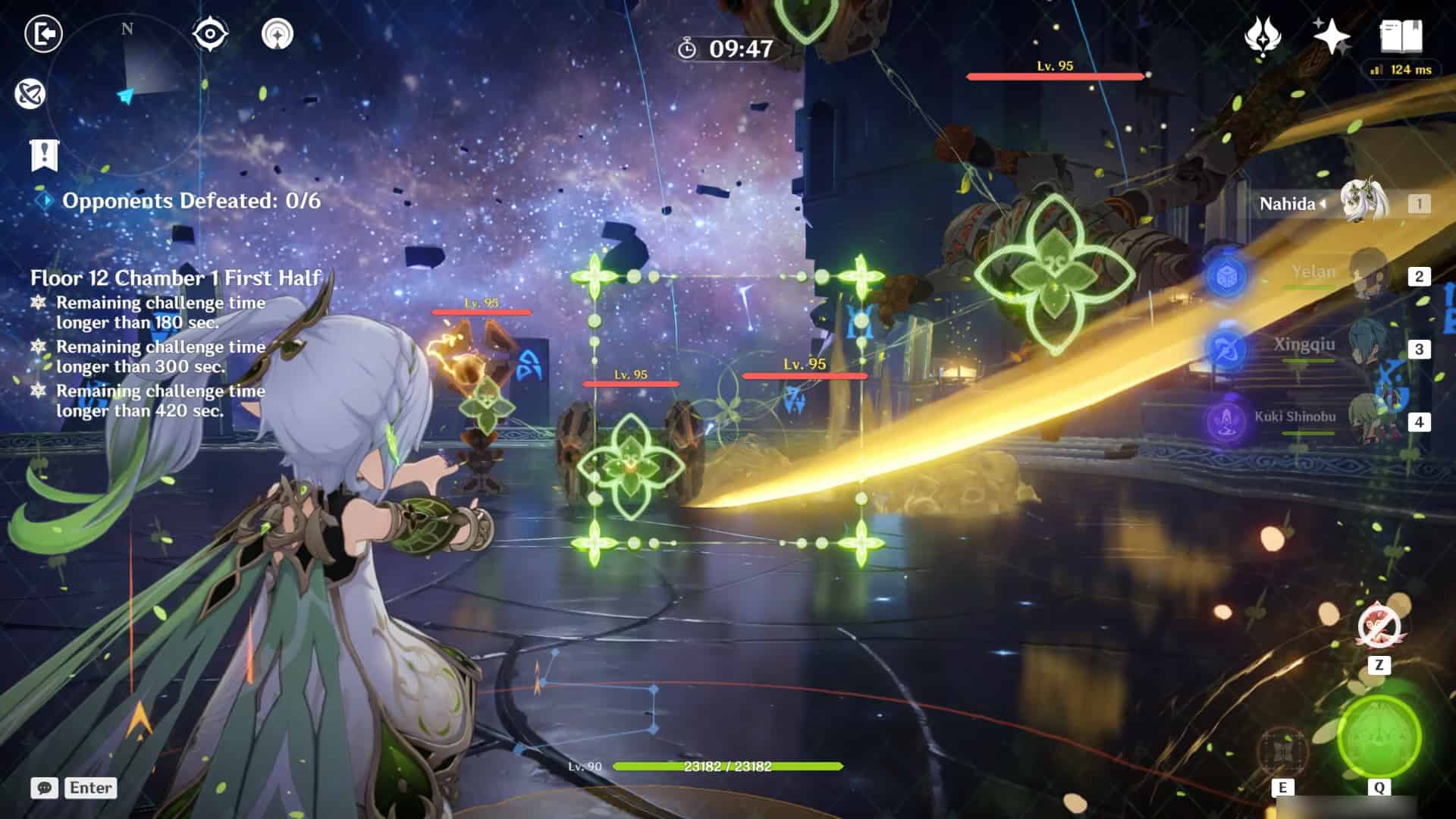Open the Adventurer Handbook book icon
Image resolution: width=1456 pixels, height=819 pixels.
(1402, 34)
